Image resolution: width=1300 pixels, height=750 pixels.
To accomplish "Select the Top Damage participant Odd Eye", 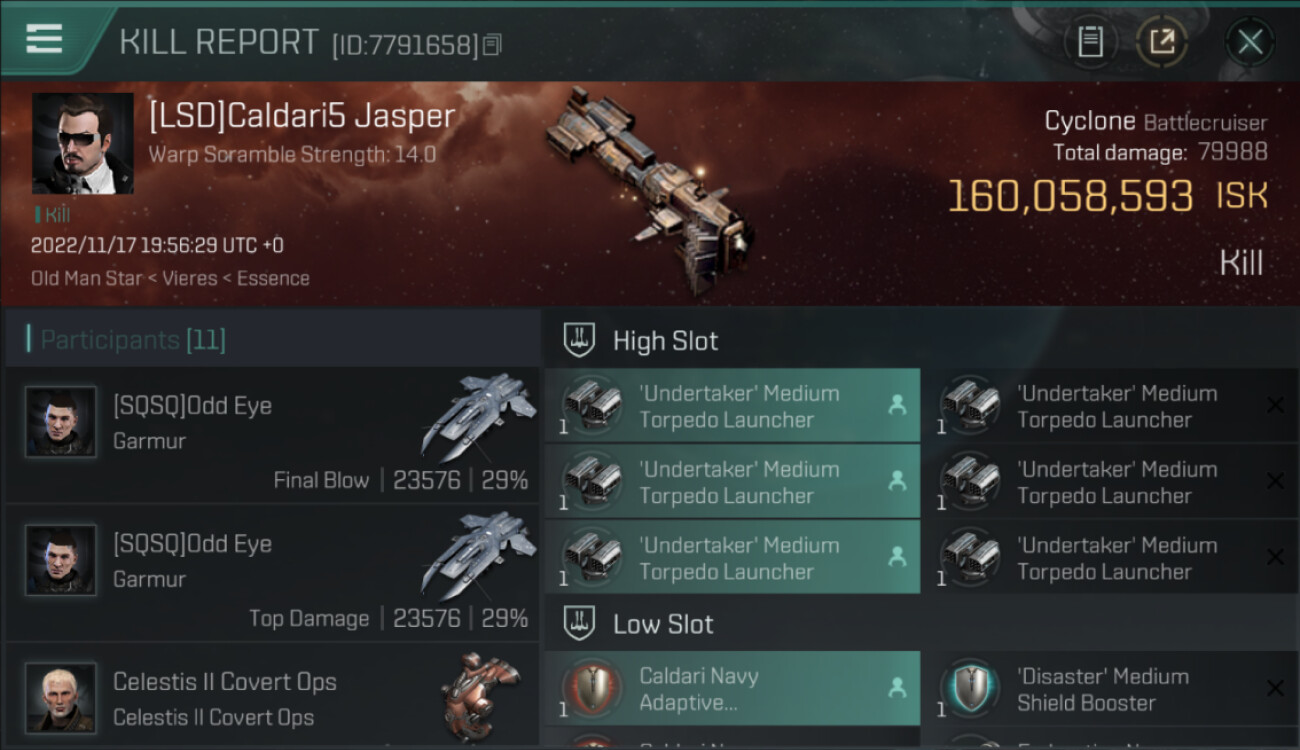I will (272, 573).
